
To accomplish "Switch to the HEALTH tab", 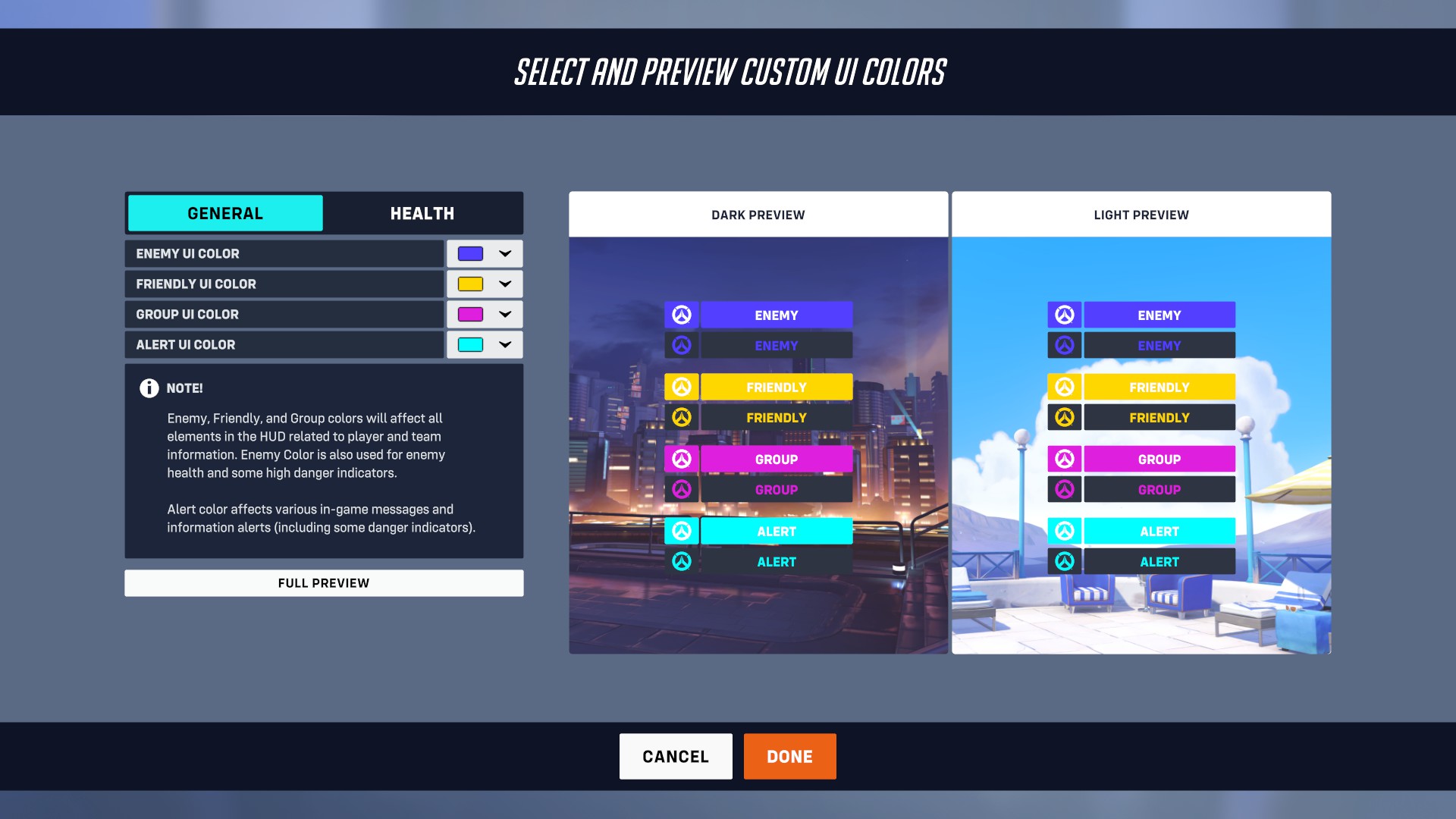I will point(422,213).
